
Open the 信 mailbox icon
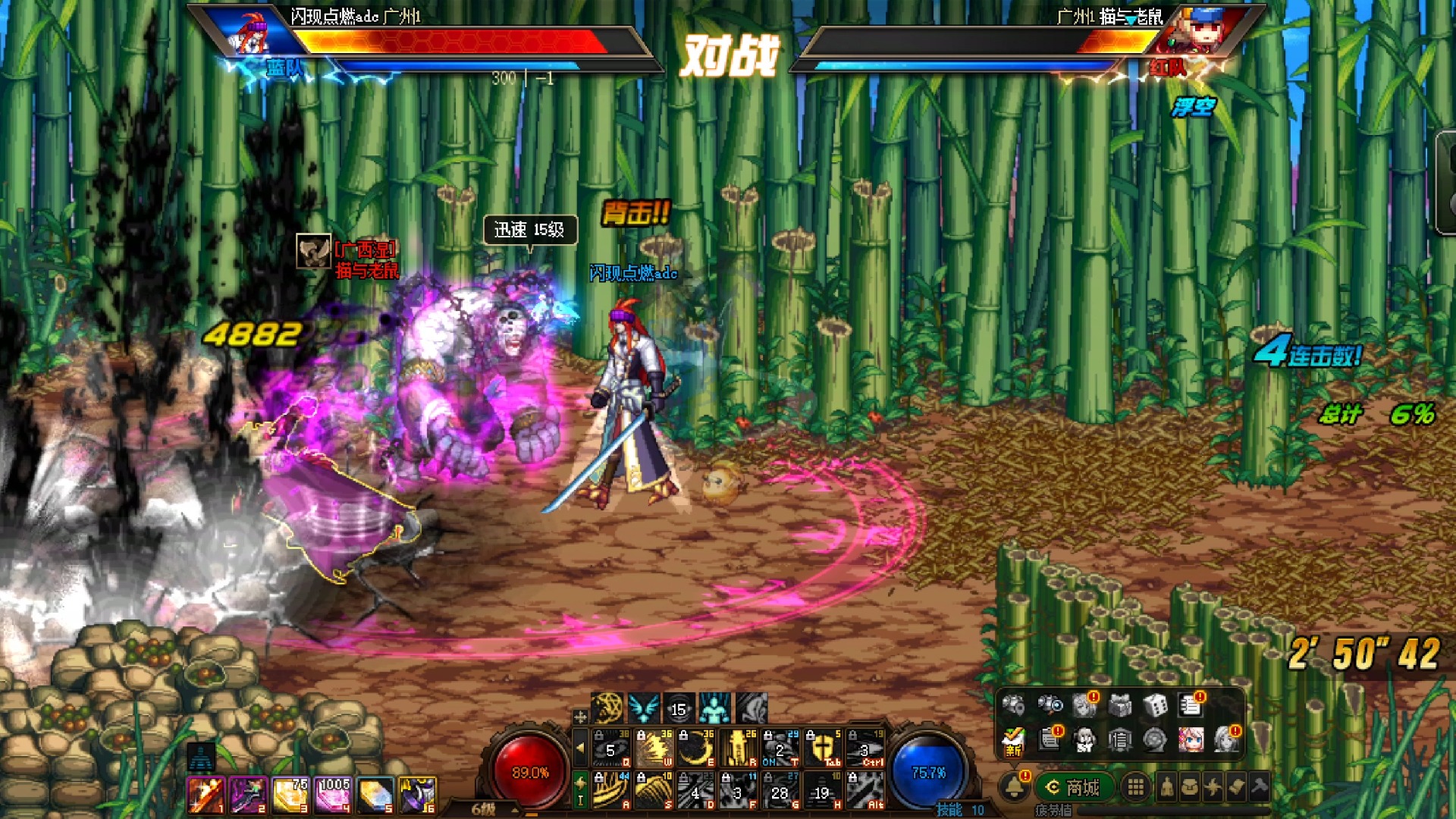coord(1120,739)
